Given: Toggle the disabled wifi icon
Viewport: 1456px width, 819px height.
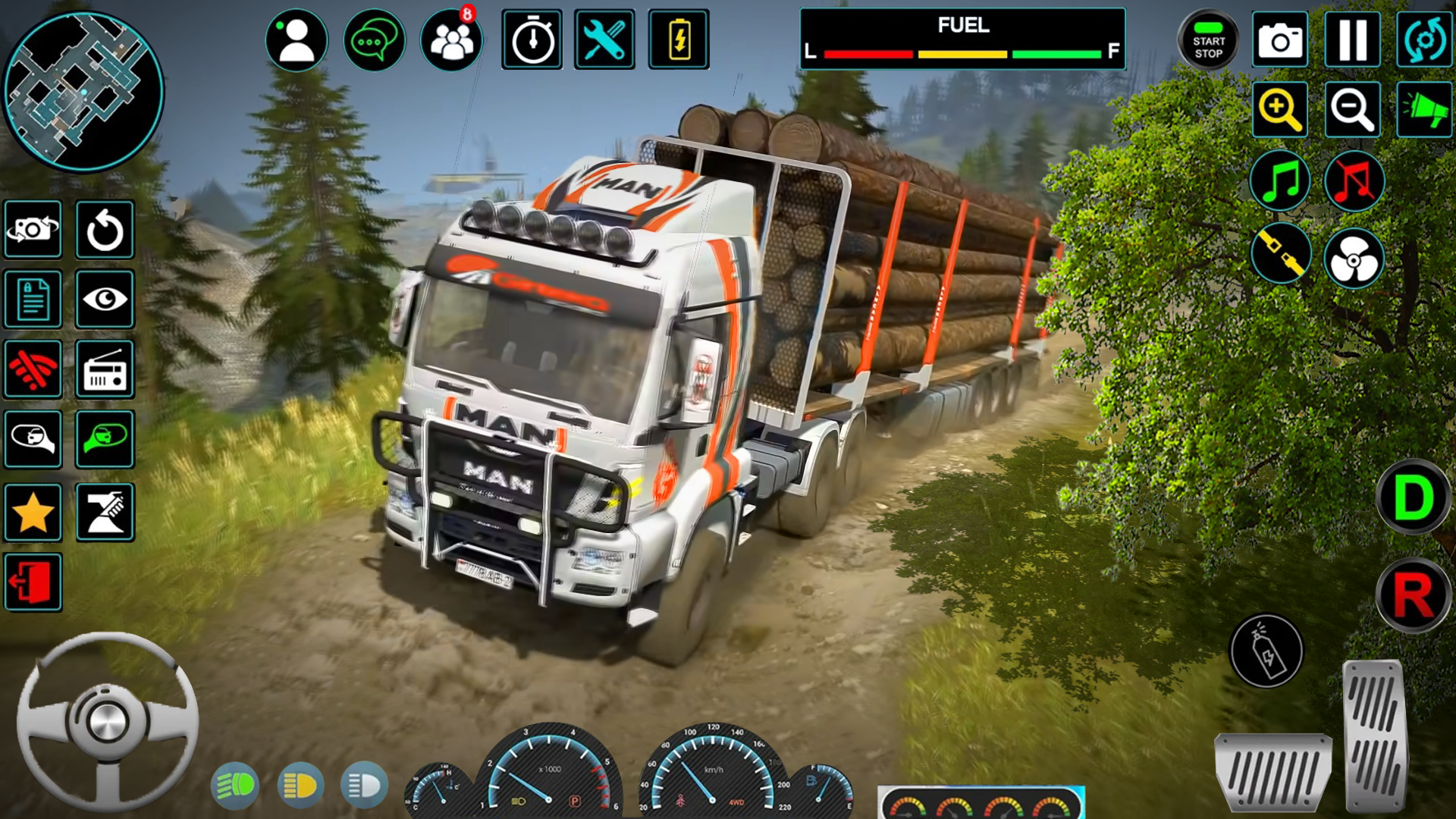Looking at the screenshot, I should [33, 371].
